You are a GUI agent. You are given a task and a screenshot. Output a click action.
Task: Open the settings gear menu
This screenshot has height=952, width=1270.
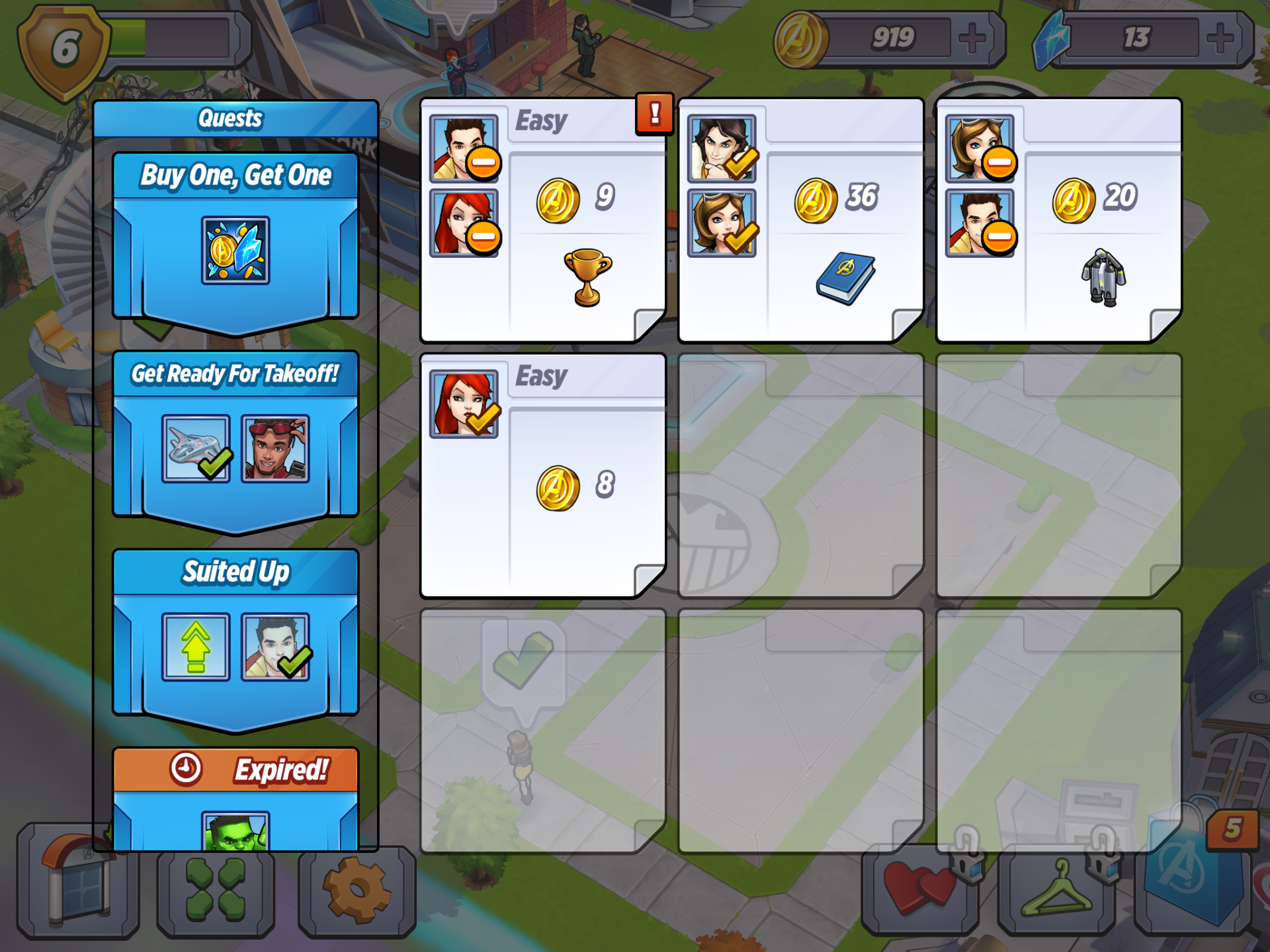pos(357,891)
